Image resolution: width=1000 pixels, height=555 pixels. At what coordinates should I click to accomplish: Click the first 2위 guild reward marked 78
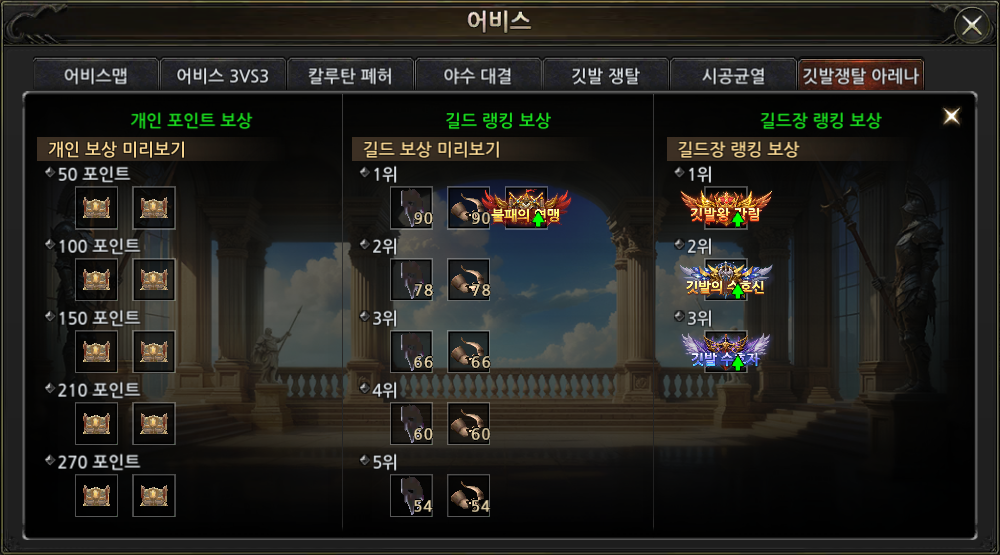point(411,280)
